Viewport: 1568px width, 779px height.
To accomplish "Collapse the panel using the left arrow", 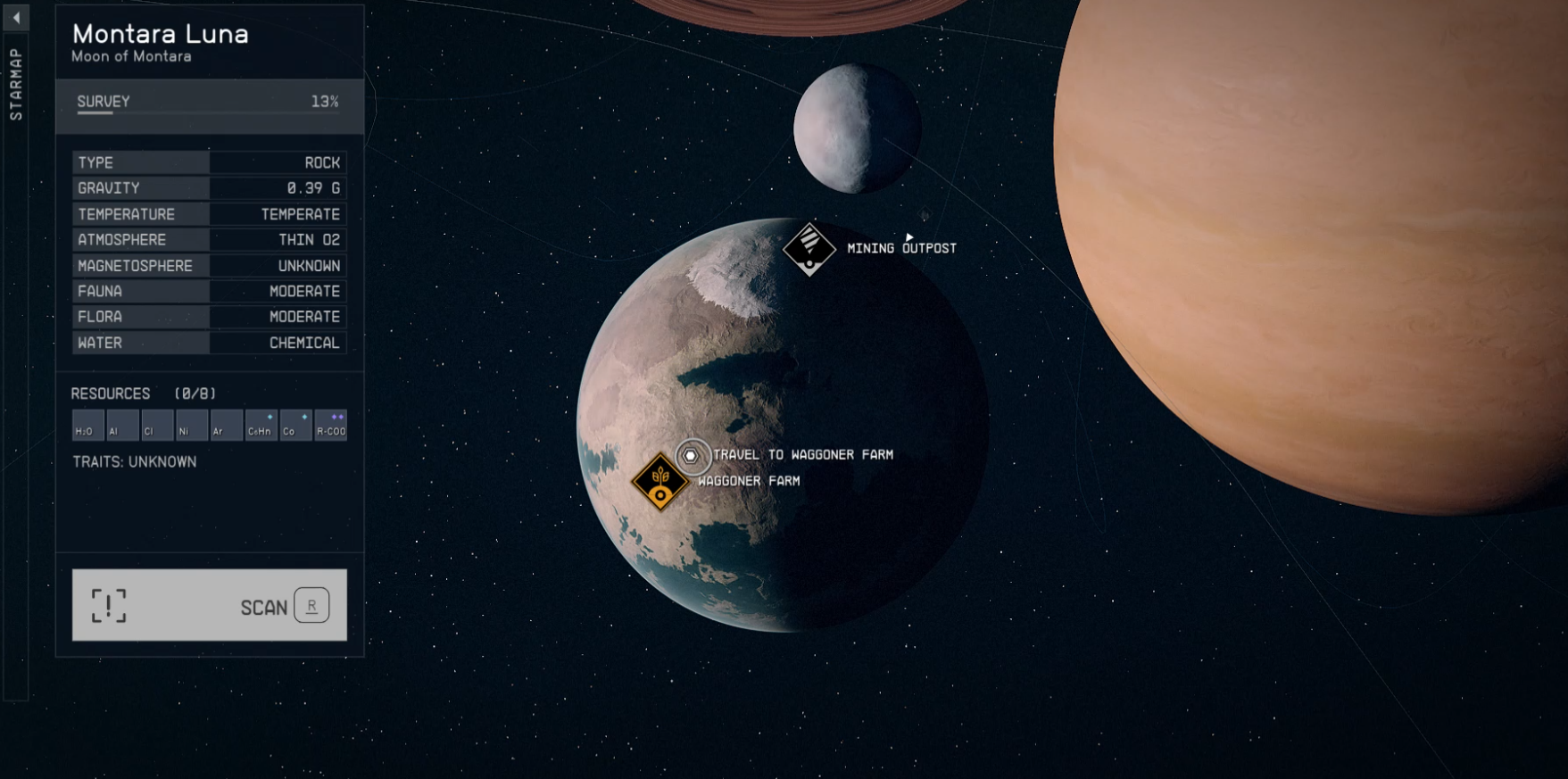I will coord(15,17).
